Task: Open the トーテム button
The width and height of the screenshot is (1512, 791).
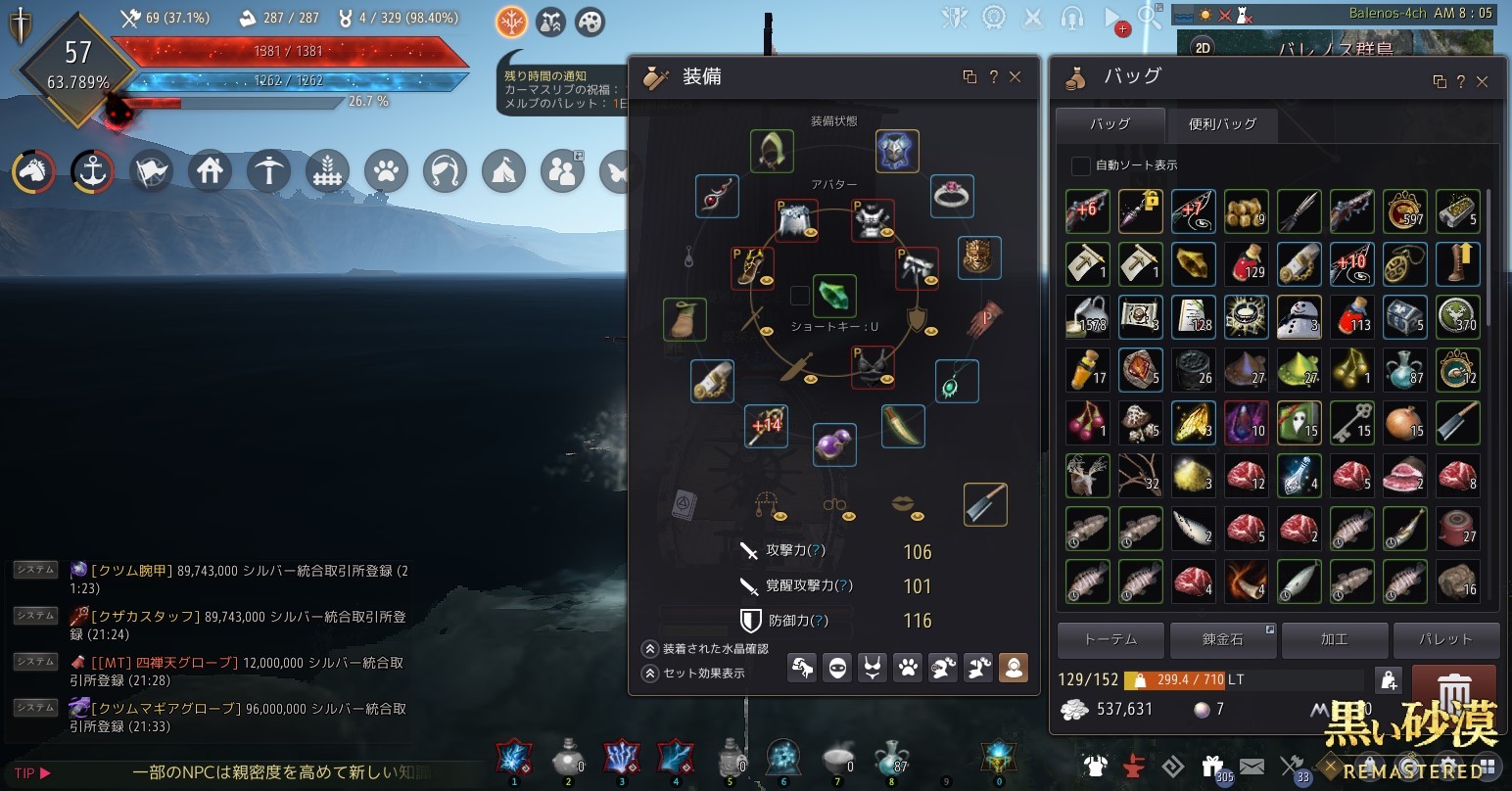Action: pos(1110,639)
